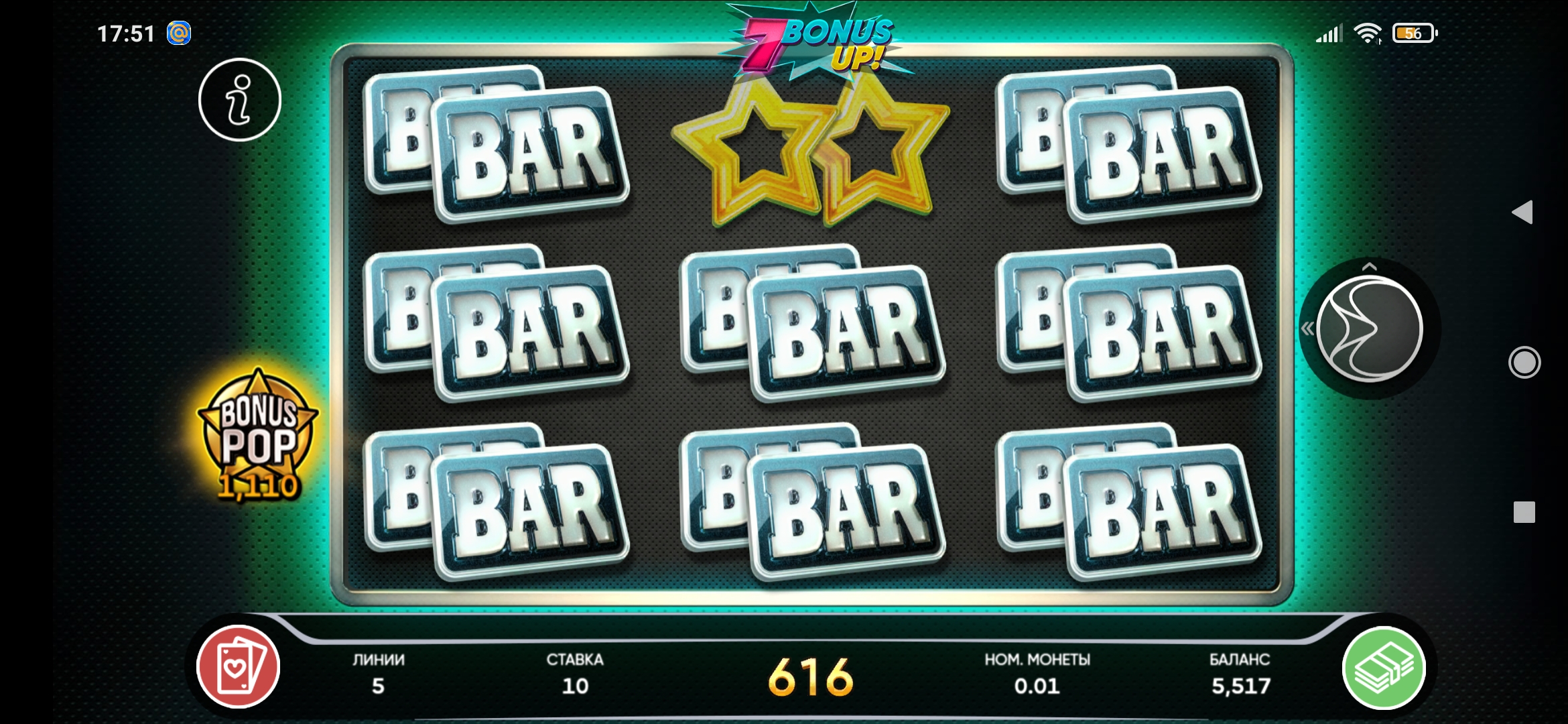Expand the arrow above the spin button
This screenshot has height=724, width=1568.
[1370, 267]
